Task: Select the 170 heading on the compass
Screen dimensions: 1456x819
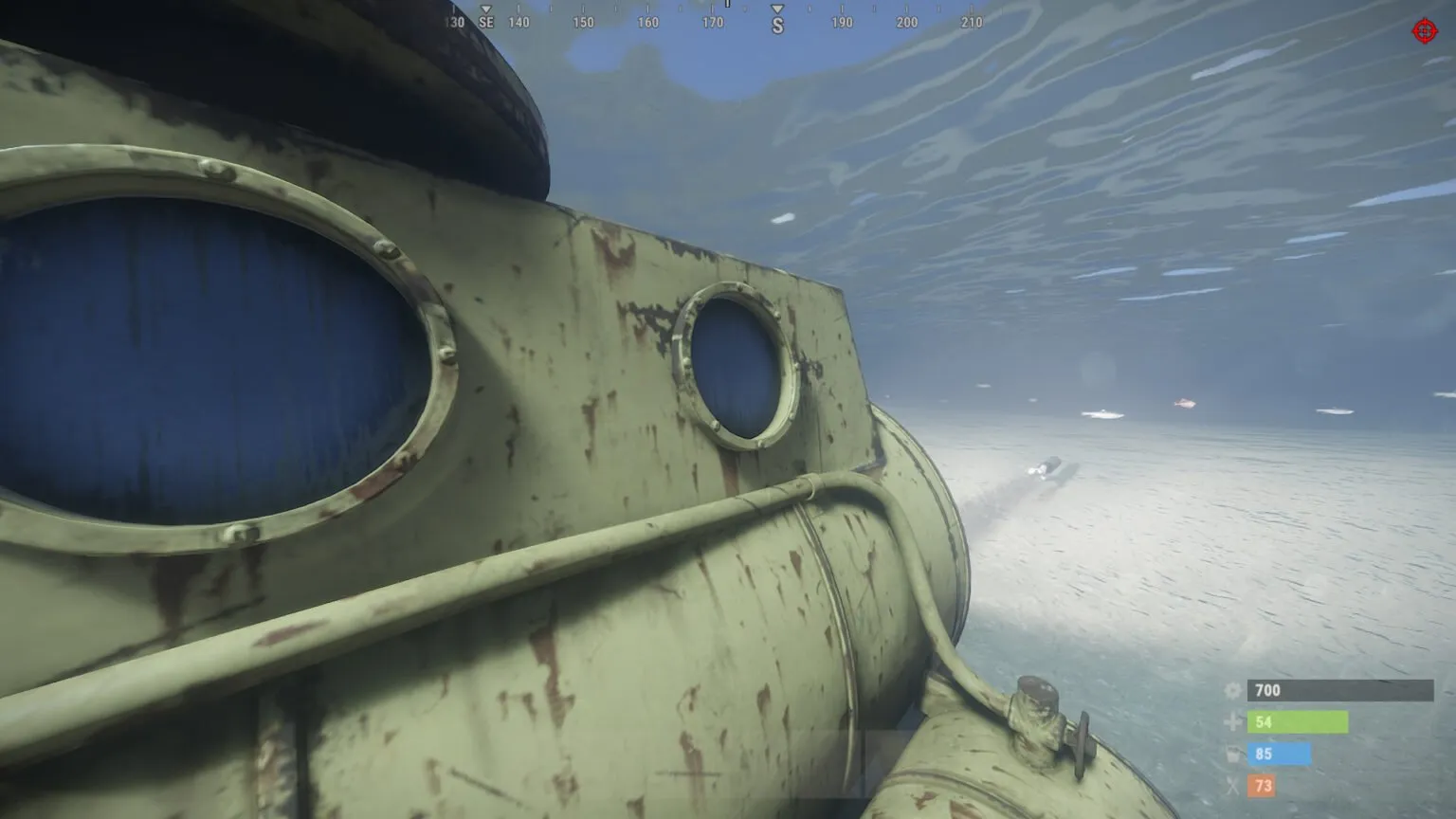Action: pyautogui.click(x=711, y=21)
